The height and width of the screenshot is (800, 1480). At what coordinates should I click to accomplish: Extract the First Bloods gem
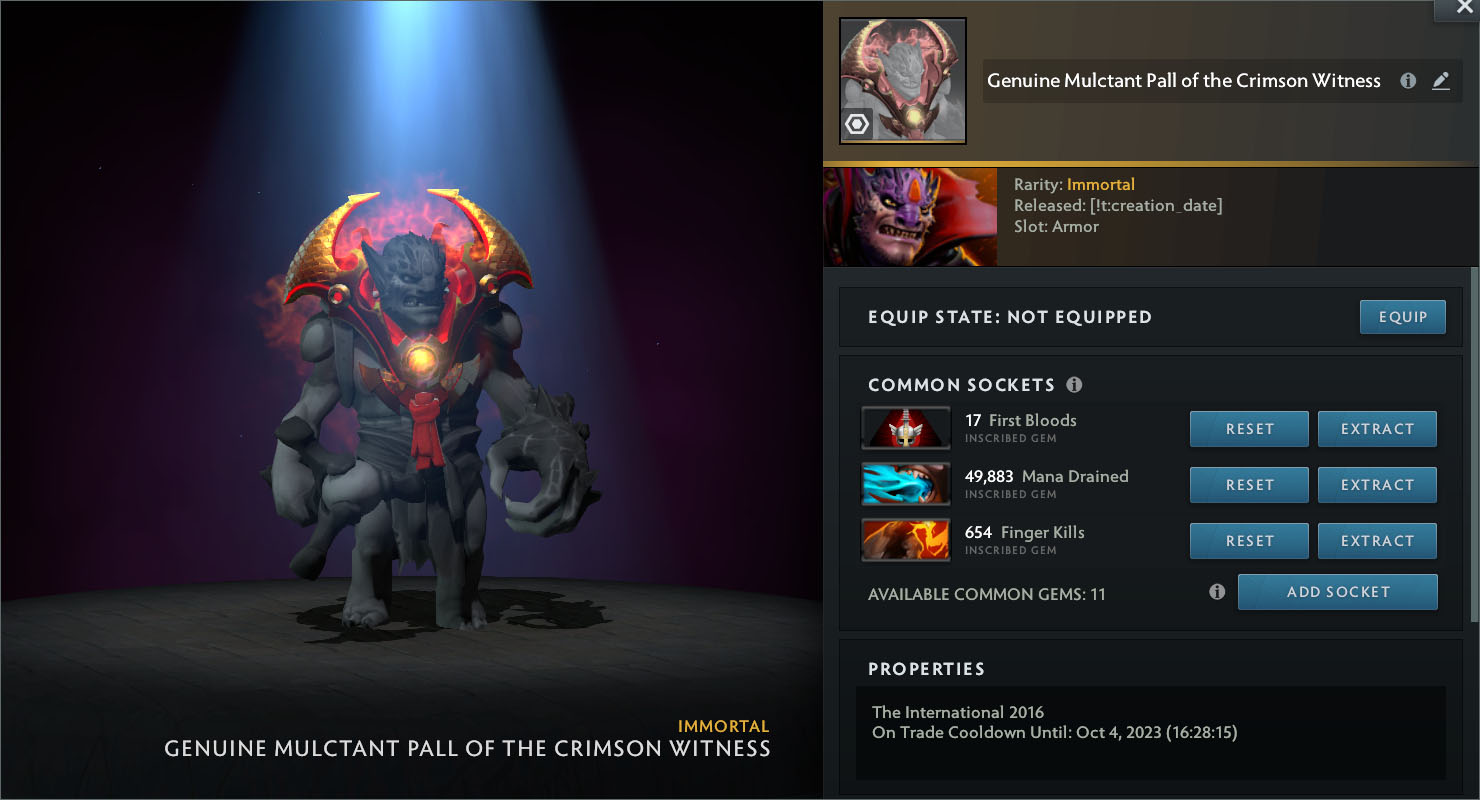[1377, 429]
